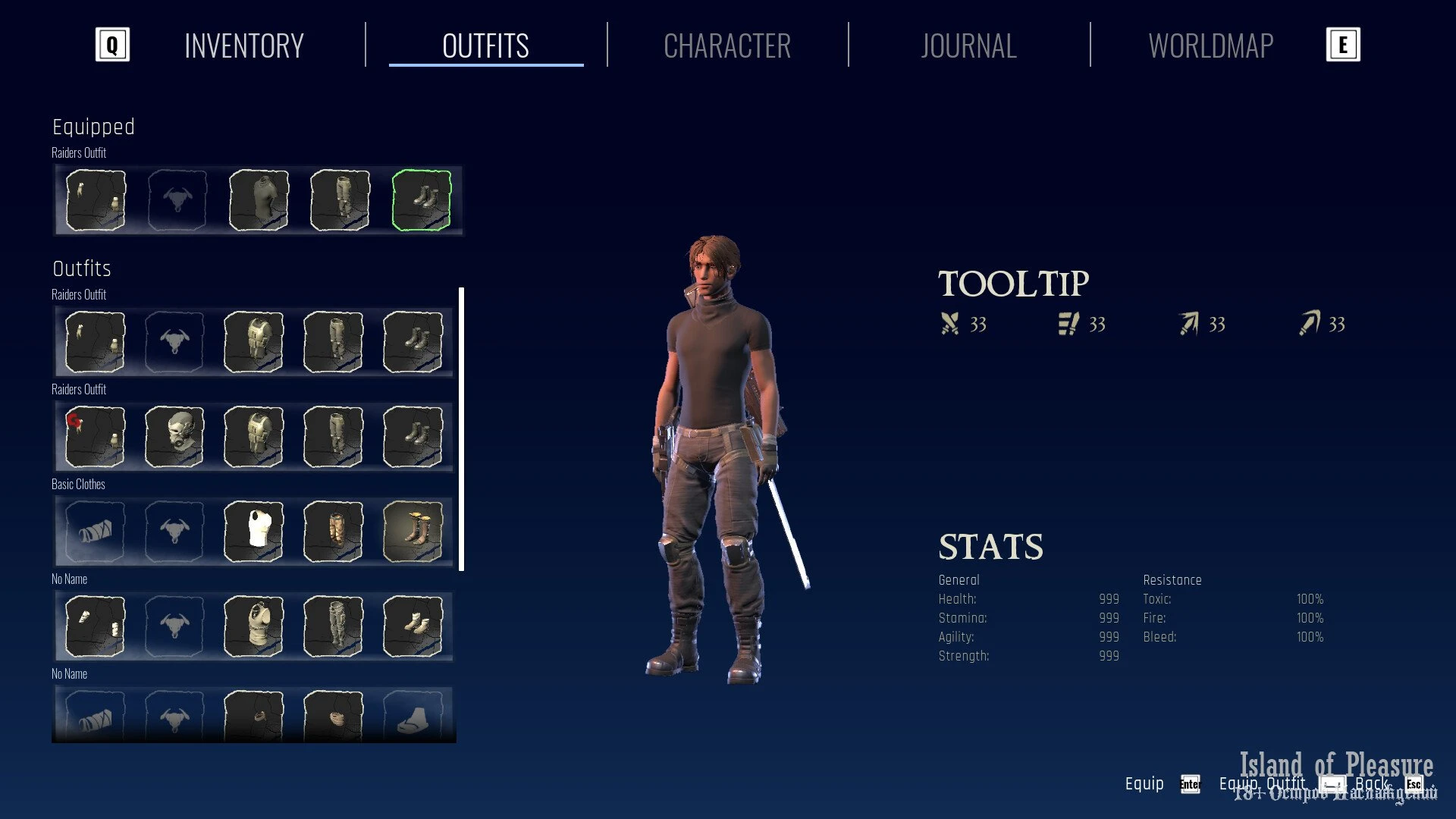Open the Character tab

[726, 46]
